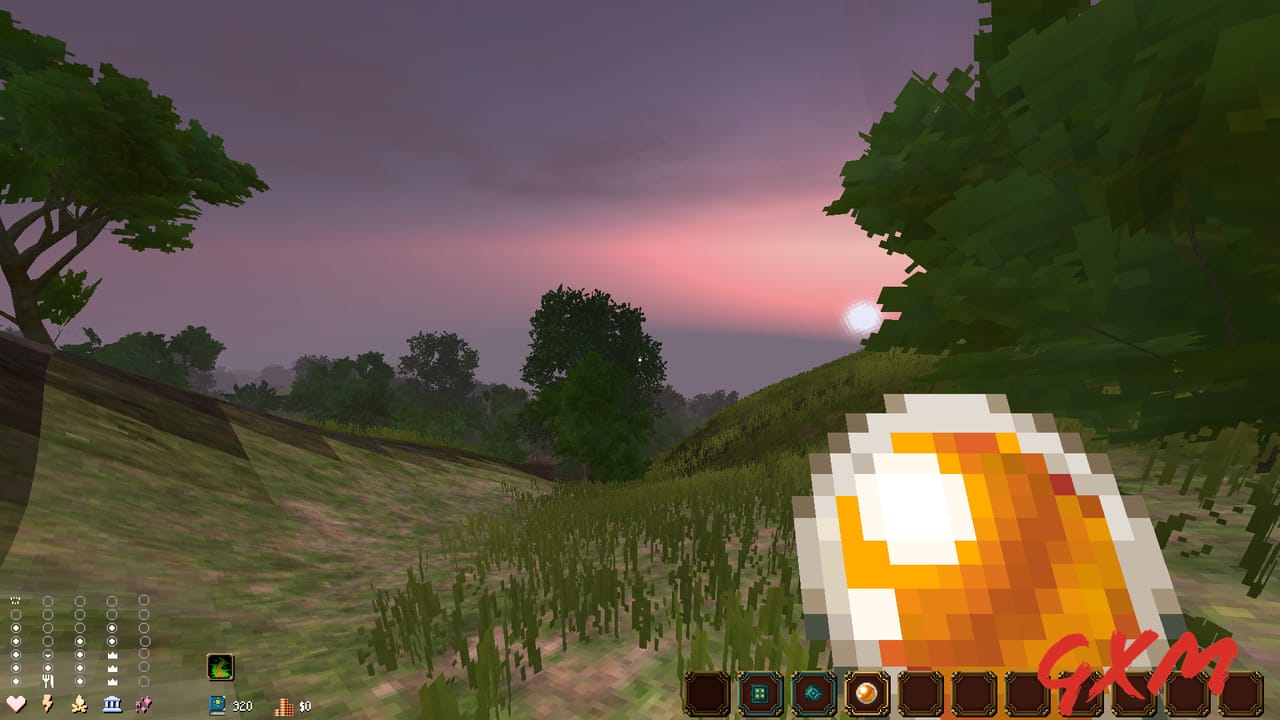The height and width of the screenshot is (720, 1280).
Task: Click the $0 money counter
Action: (x=304, y=704)
